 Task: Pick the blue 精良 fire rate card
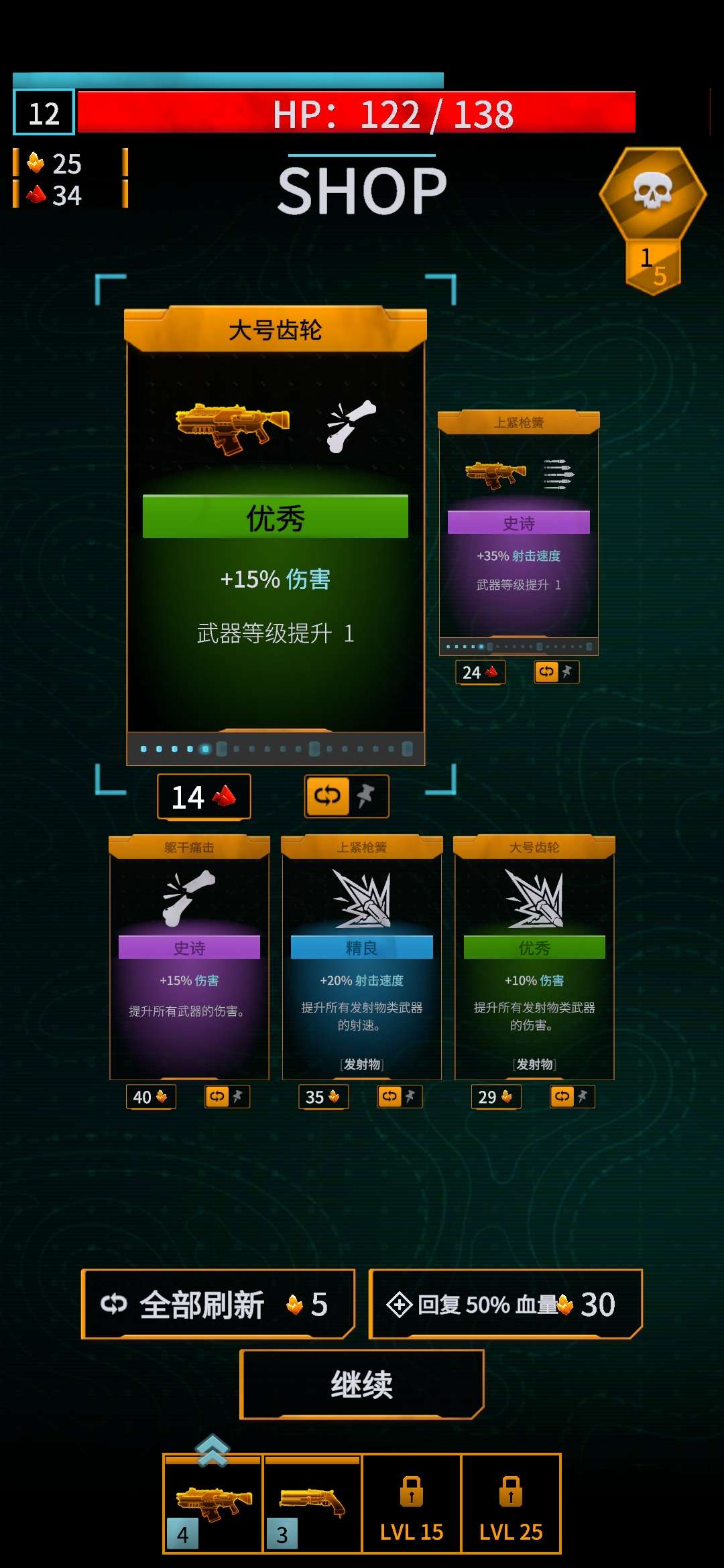362,957
